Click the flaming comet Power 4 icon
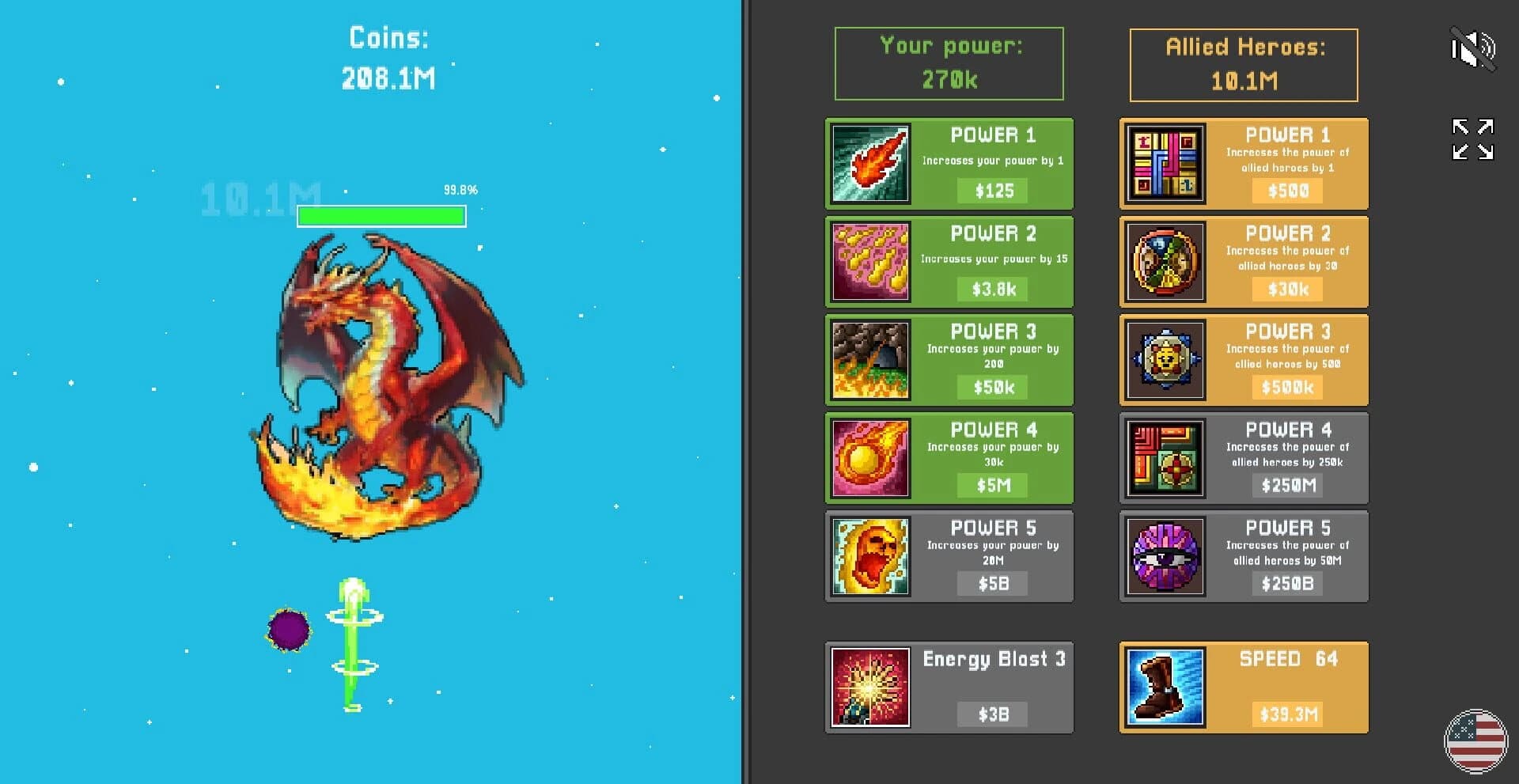1519x784 pixels. click(x=869, y=458)
